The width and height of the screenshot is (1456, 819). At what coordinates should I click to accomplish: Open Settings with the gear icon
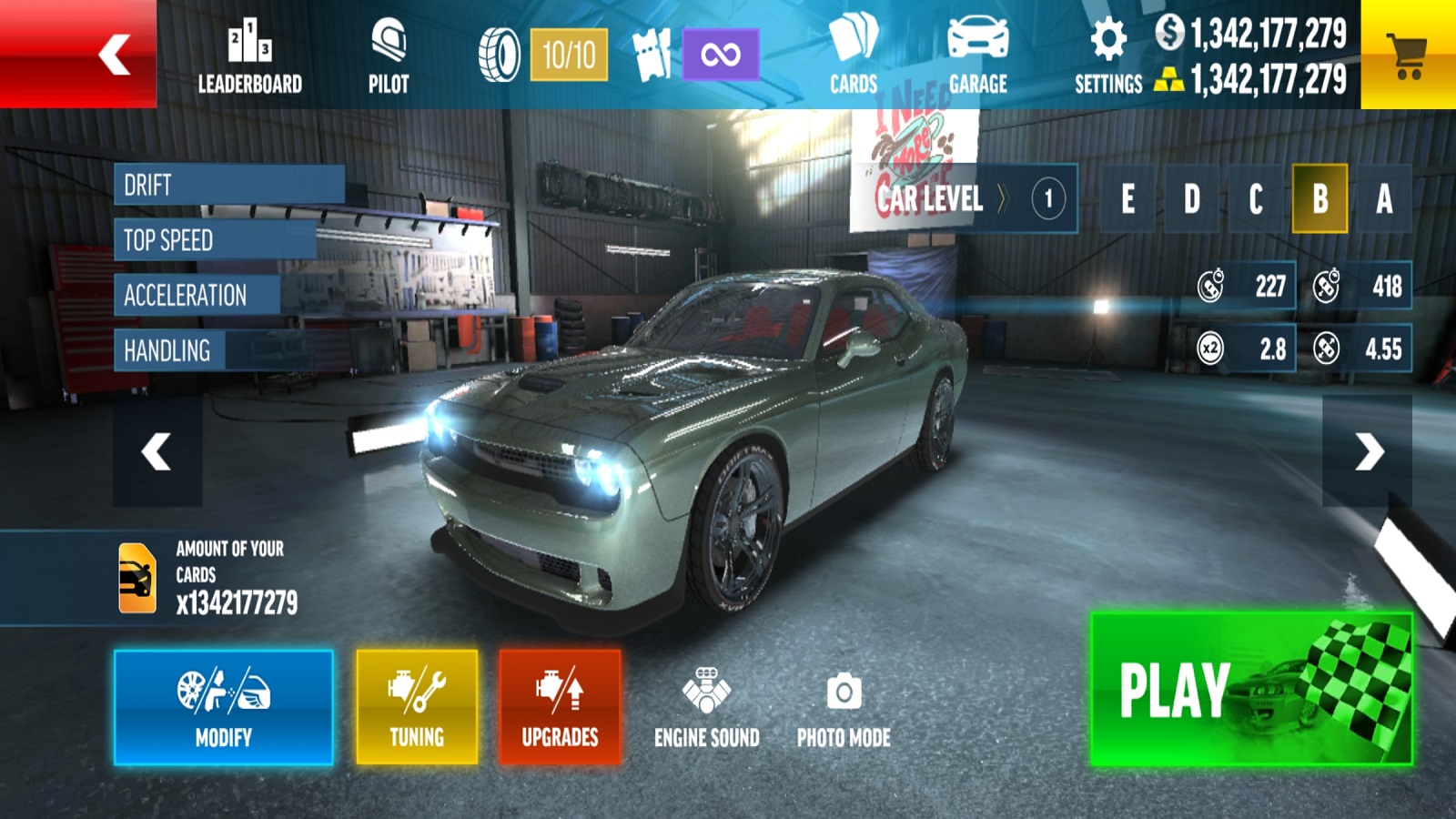(x=1108, y=56)
